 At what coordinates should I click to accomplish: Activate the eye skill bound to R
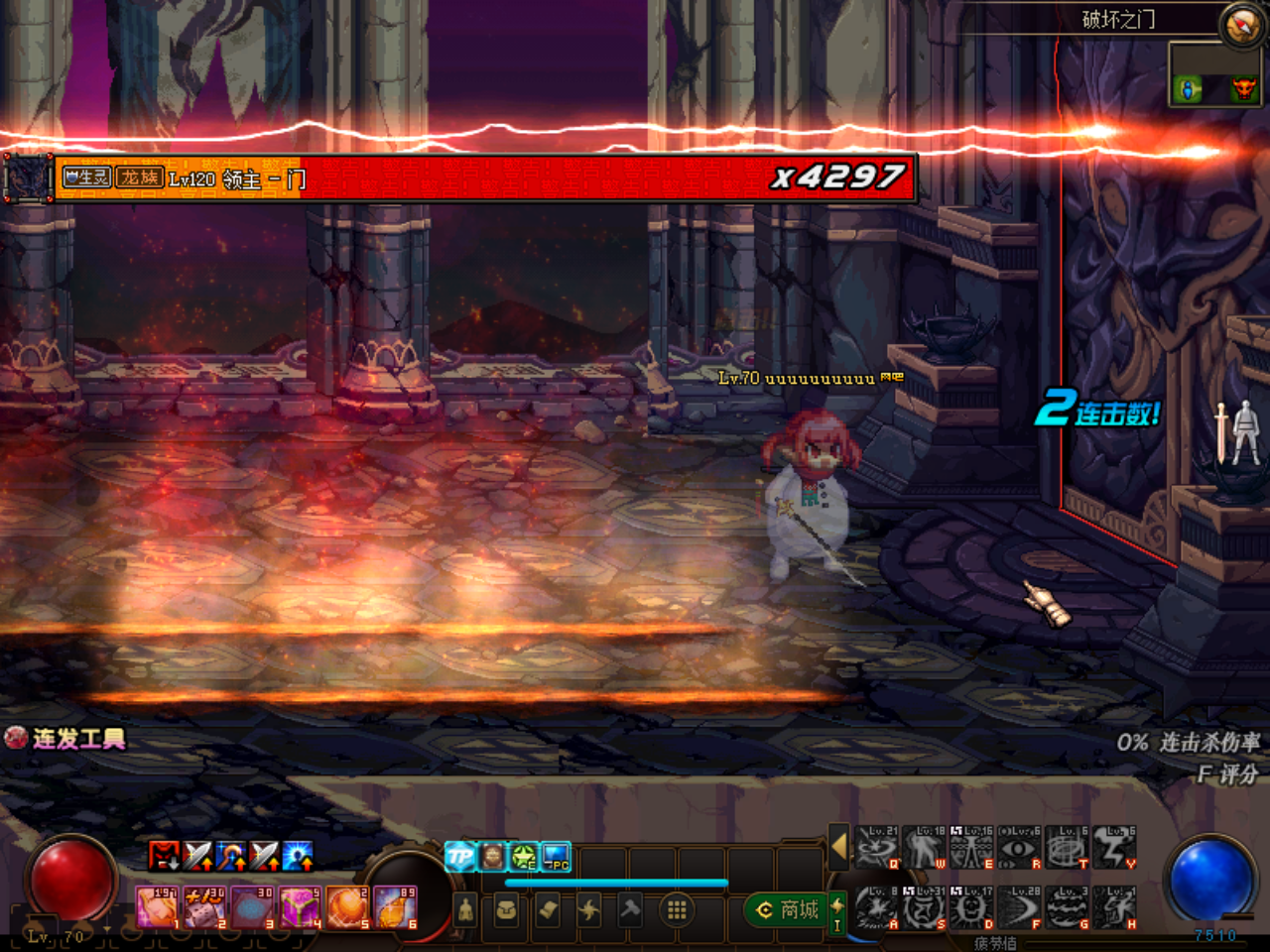point(1020,849)
